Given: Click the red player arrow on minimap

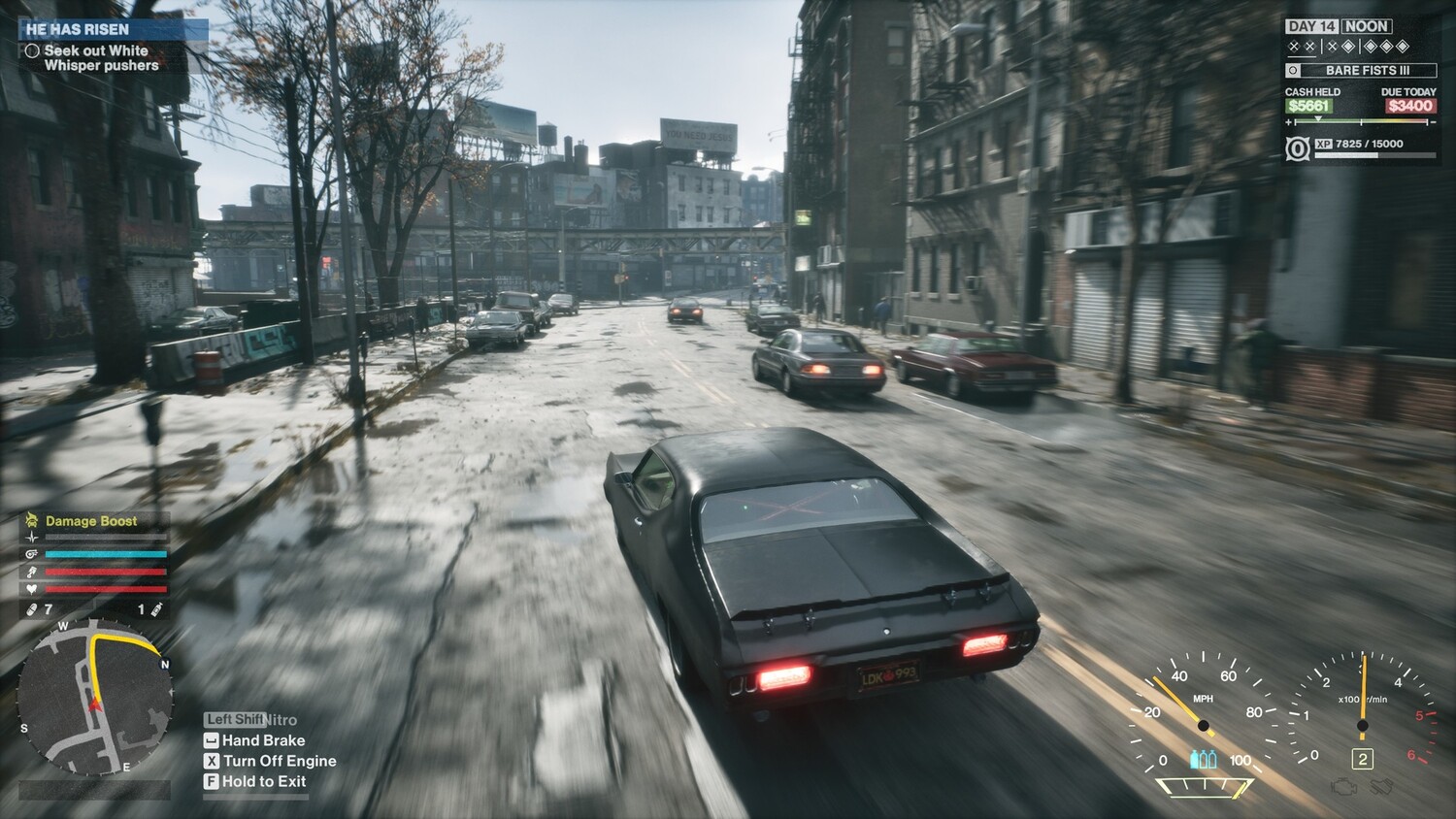Looking at the screenshot, I should click(95, 703).
